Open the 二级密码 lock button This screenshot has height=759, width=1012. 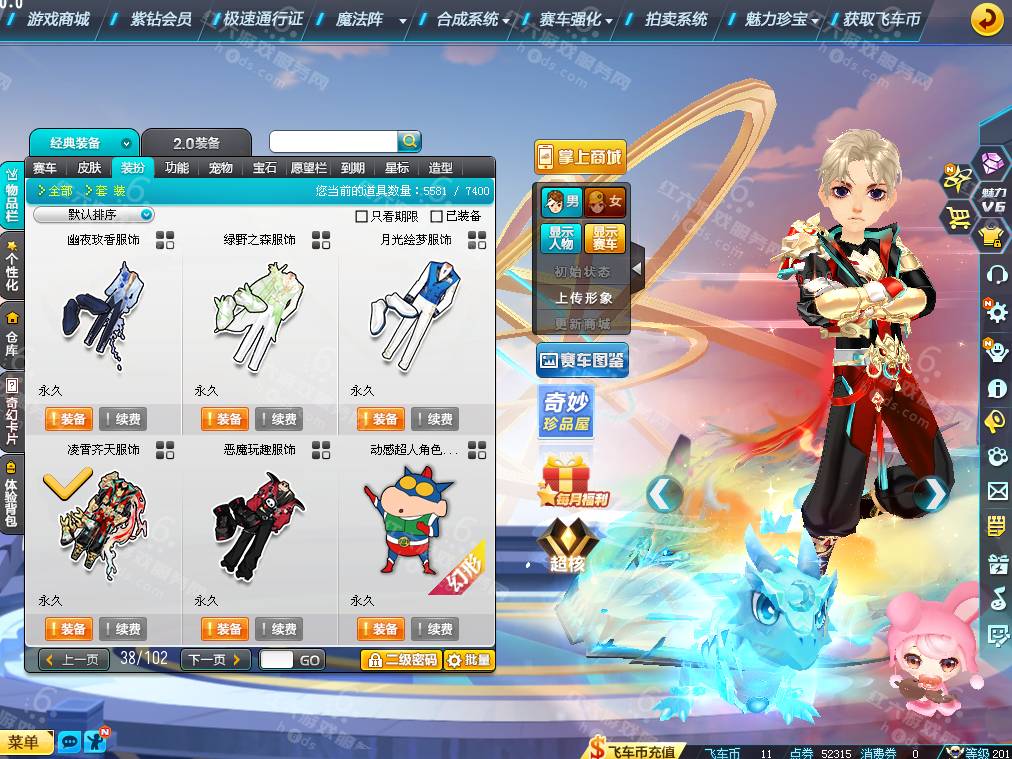point(400,660)
